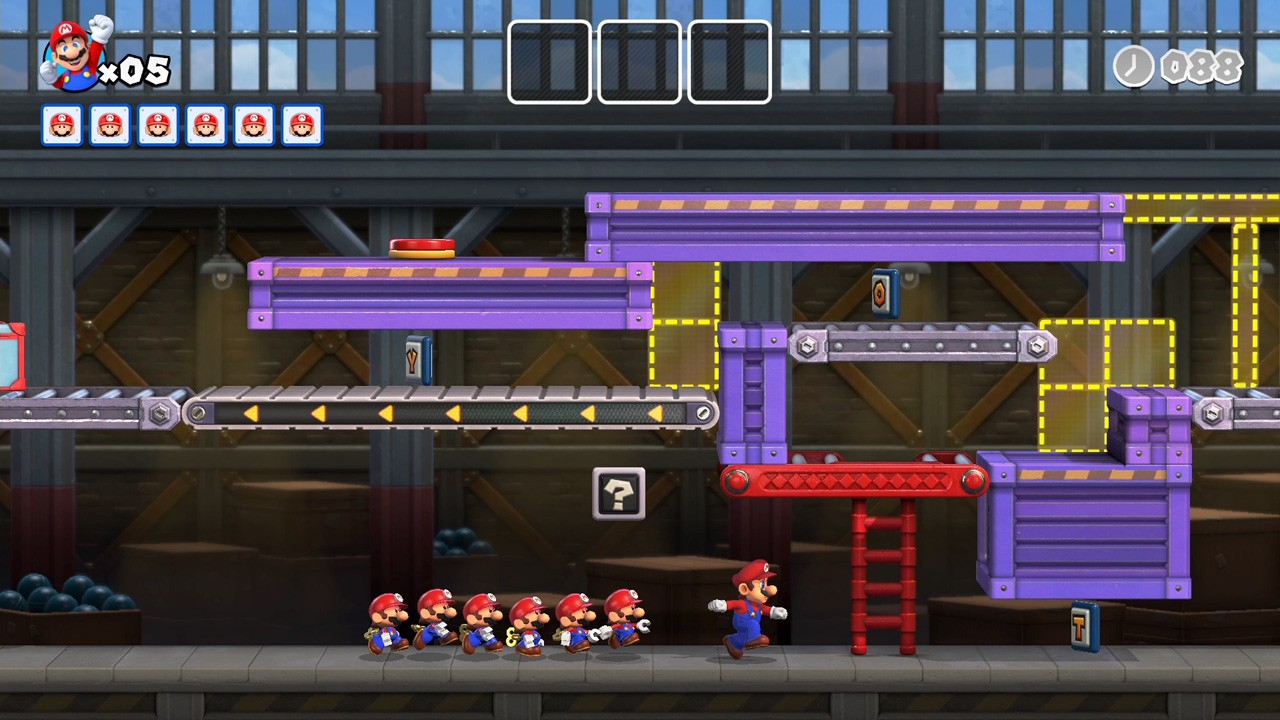Open the first empty present slot
Viewport: 1280px width, 720px height.
pyautogui.click(x=548, y=63)
